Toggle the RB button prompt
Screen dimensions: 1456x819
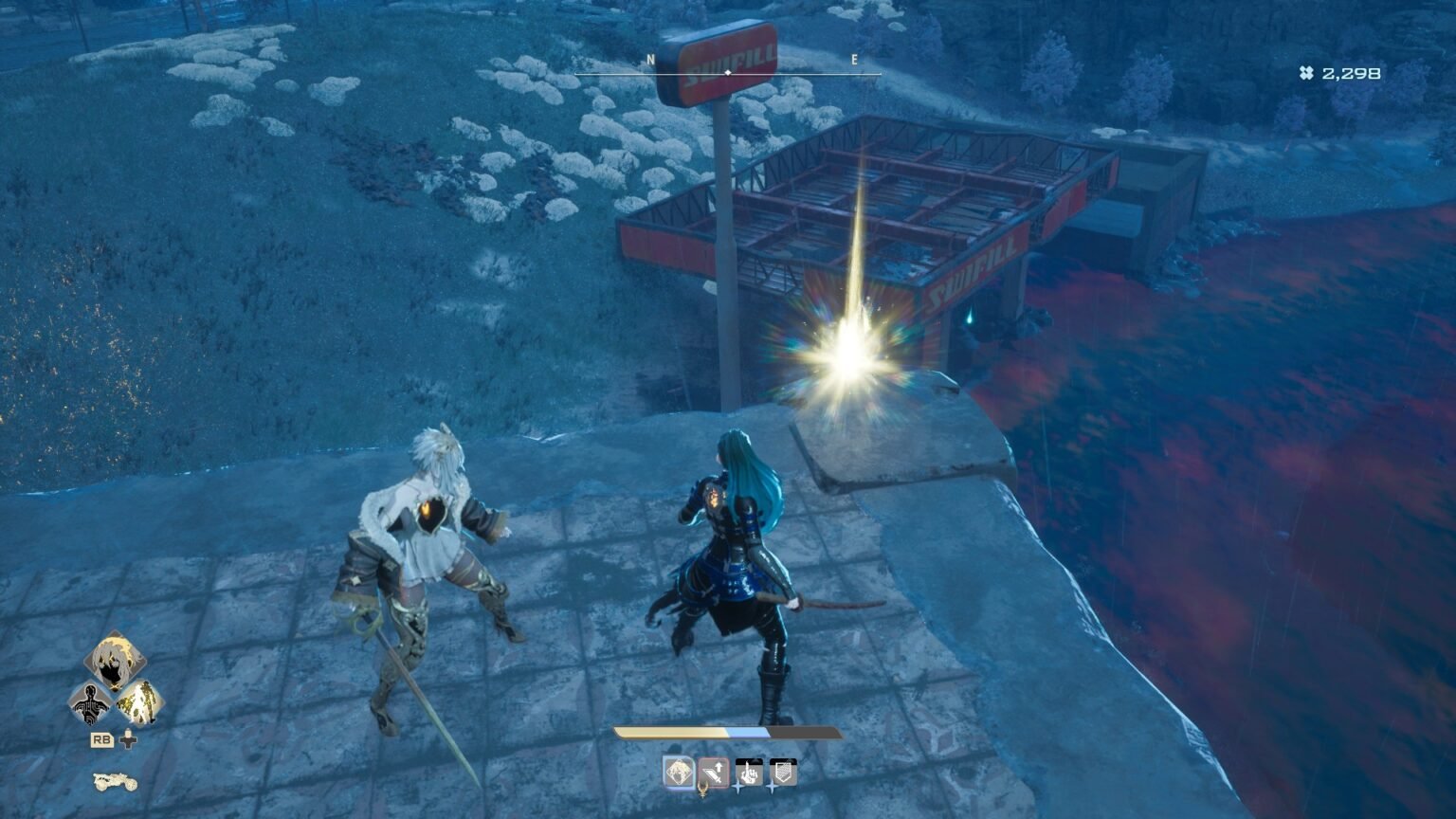point(102,740)
